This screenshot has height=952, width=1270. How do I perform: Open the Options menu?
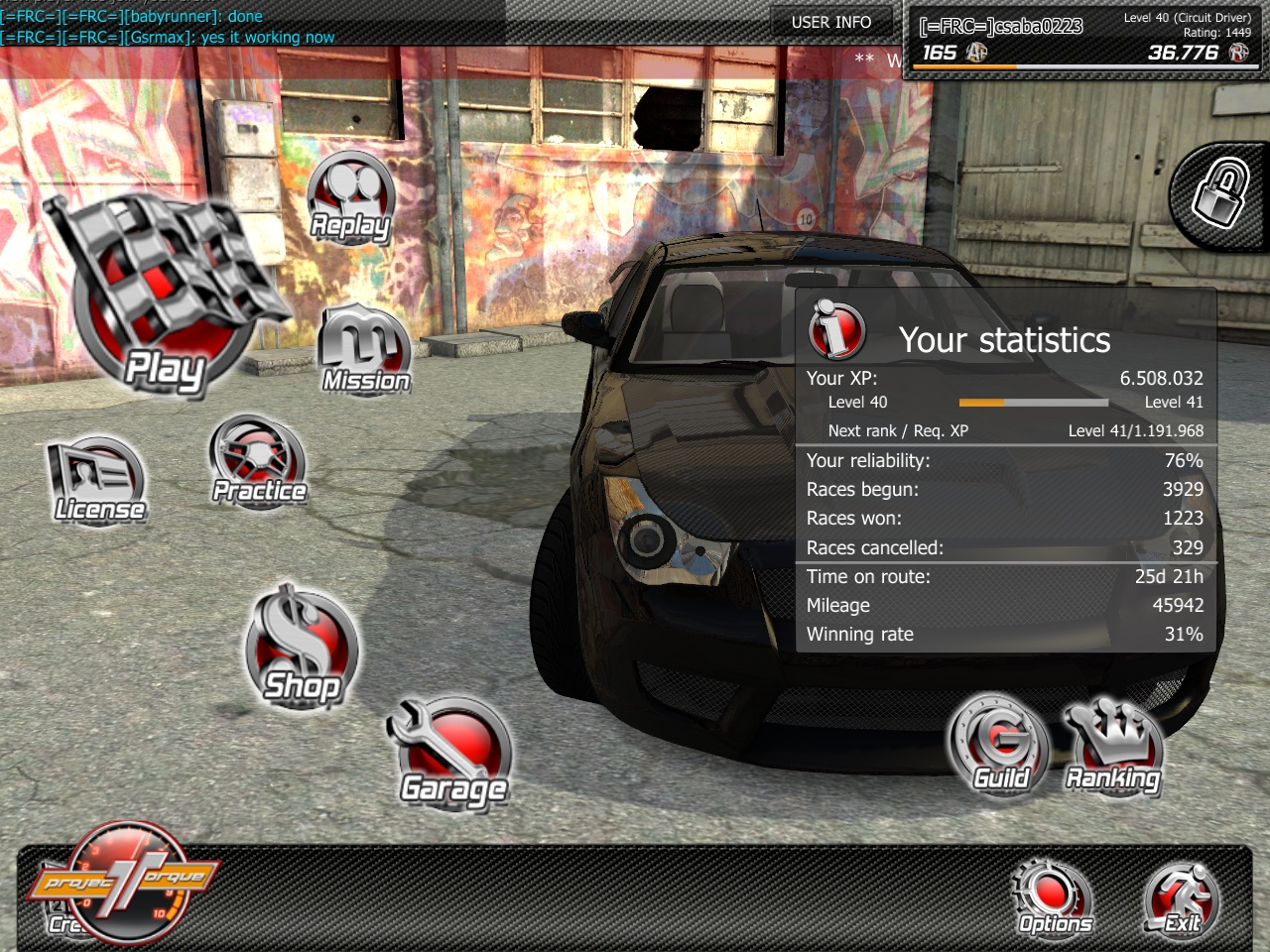tap(1054, 897)
